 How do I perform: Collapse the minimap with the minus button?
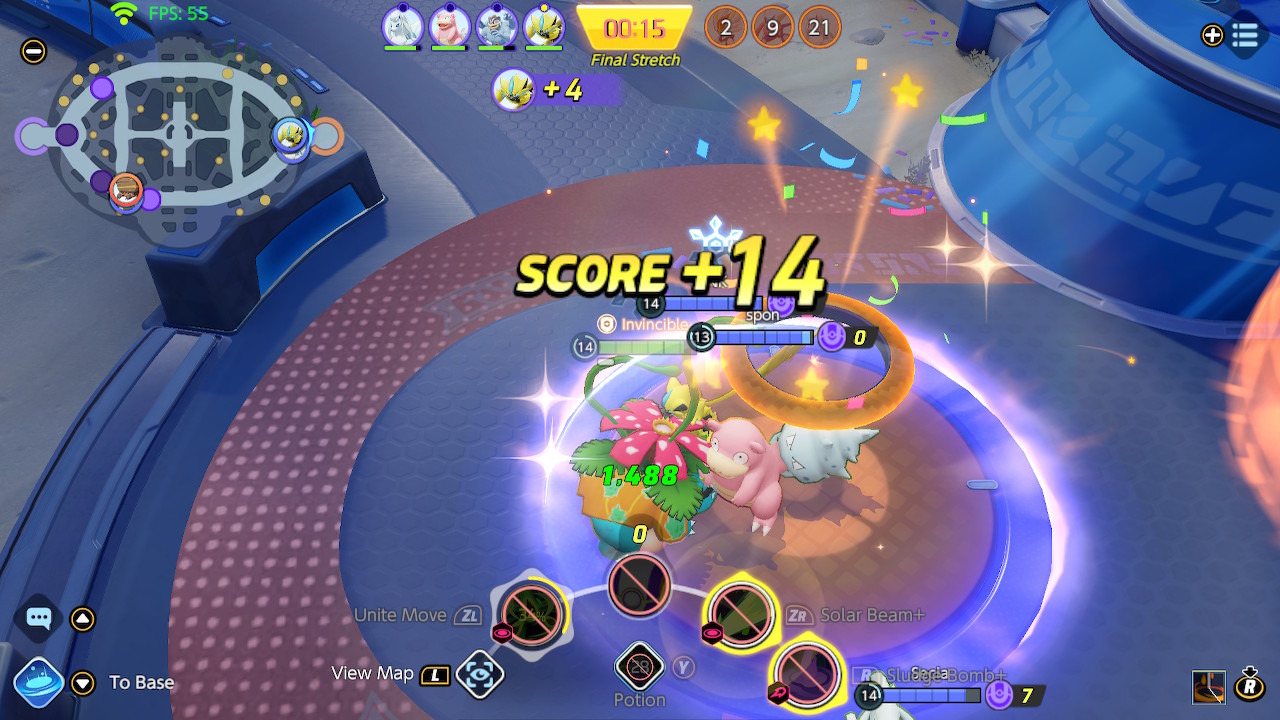34,51
